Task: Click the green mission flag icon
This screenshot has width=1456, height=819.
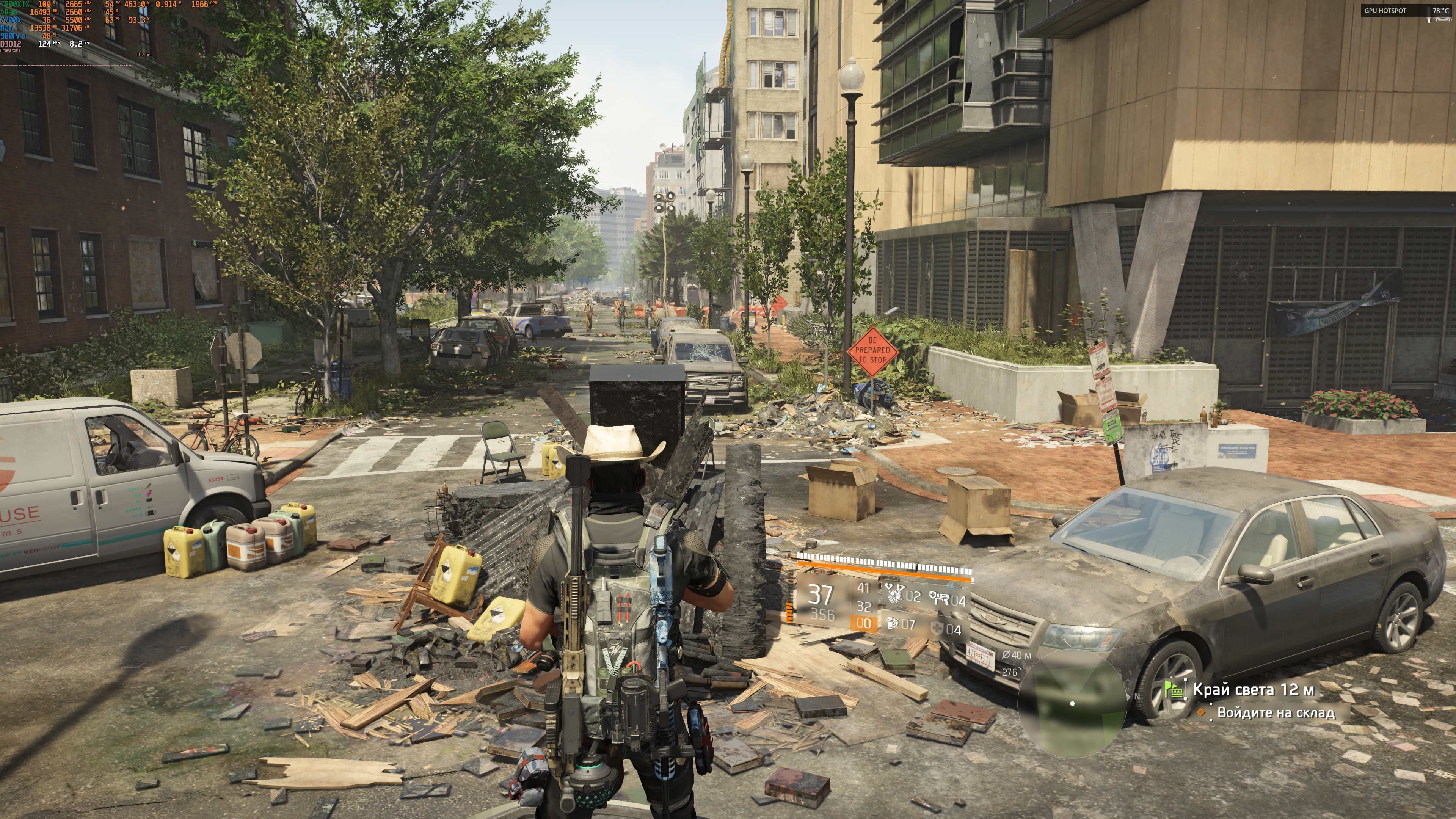Action: point(1175,690)
